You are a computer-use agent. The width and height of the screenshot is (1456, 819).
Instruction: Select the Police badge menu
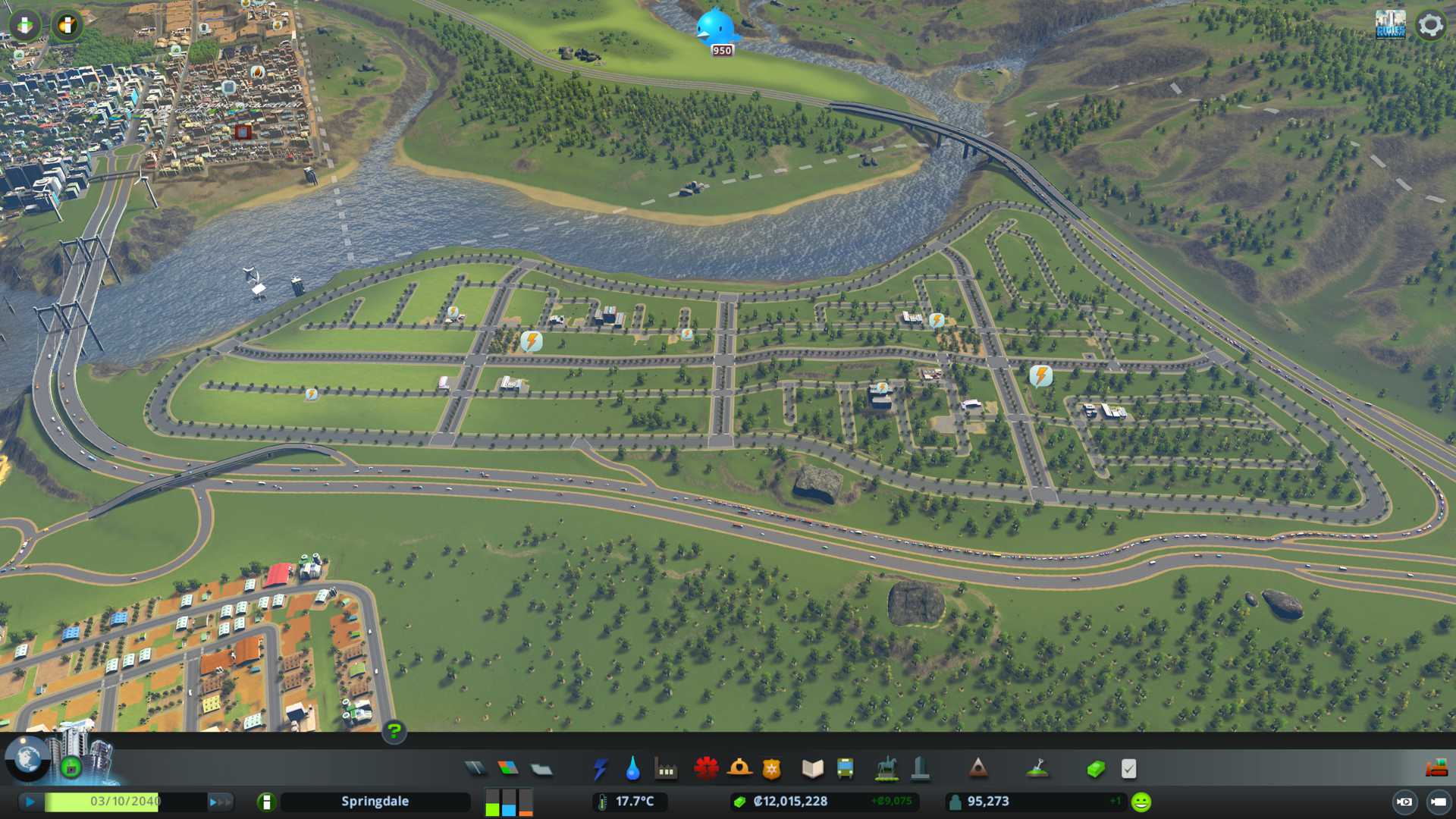pos(771,769)
